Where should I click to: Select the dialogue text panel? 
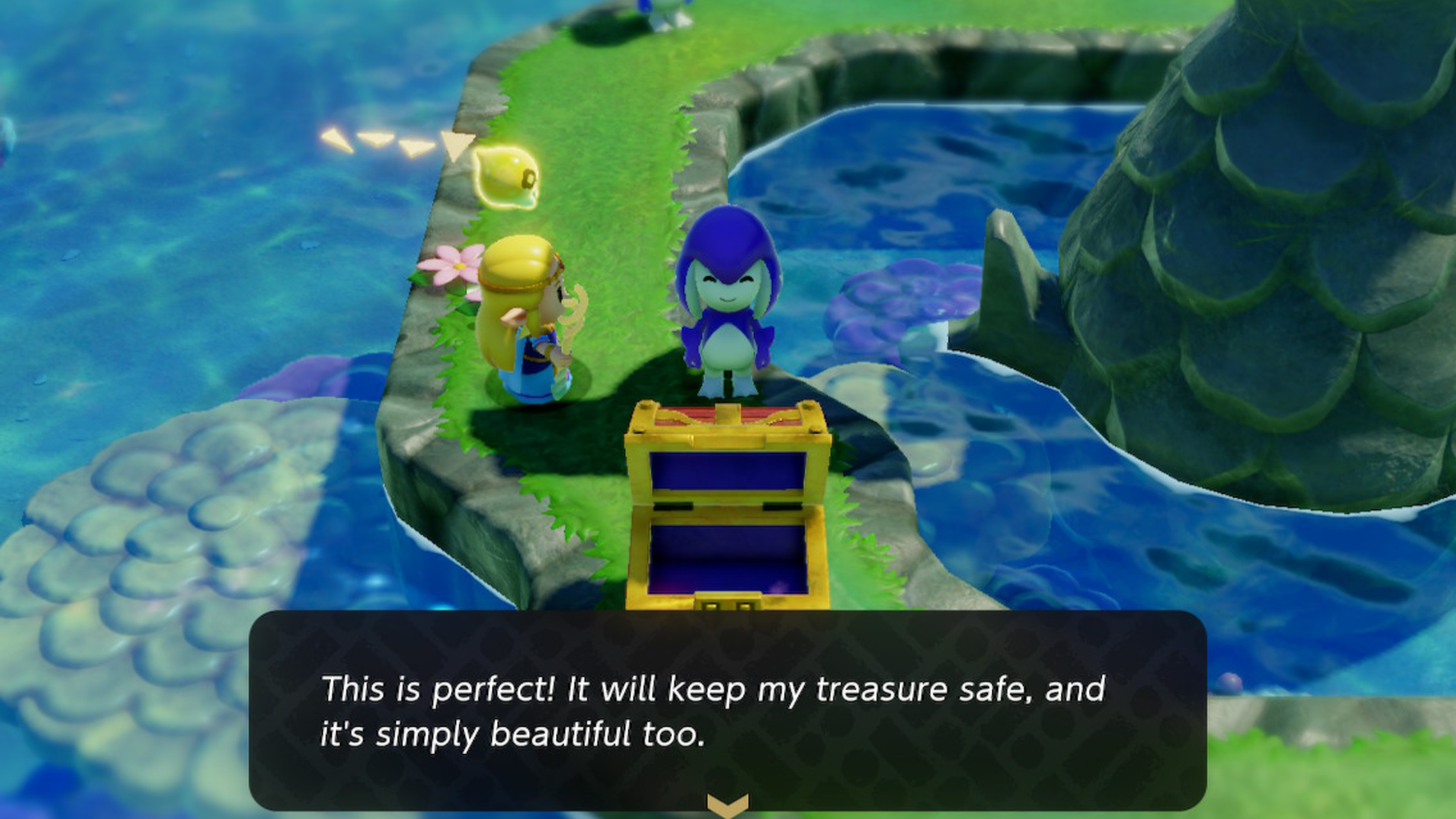(x=728, y=708)
